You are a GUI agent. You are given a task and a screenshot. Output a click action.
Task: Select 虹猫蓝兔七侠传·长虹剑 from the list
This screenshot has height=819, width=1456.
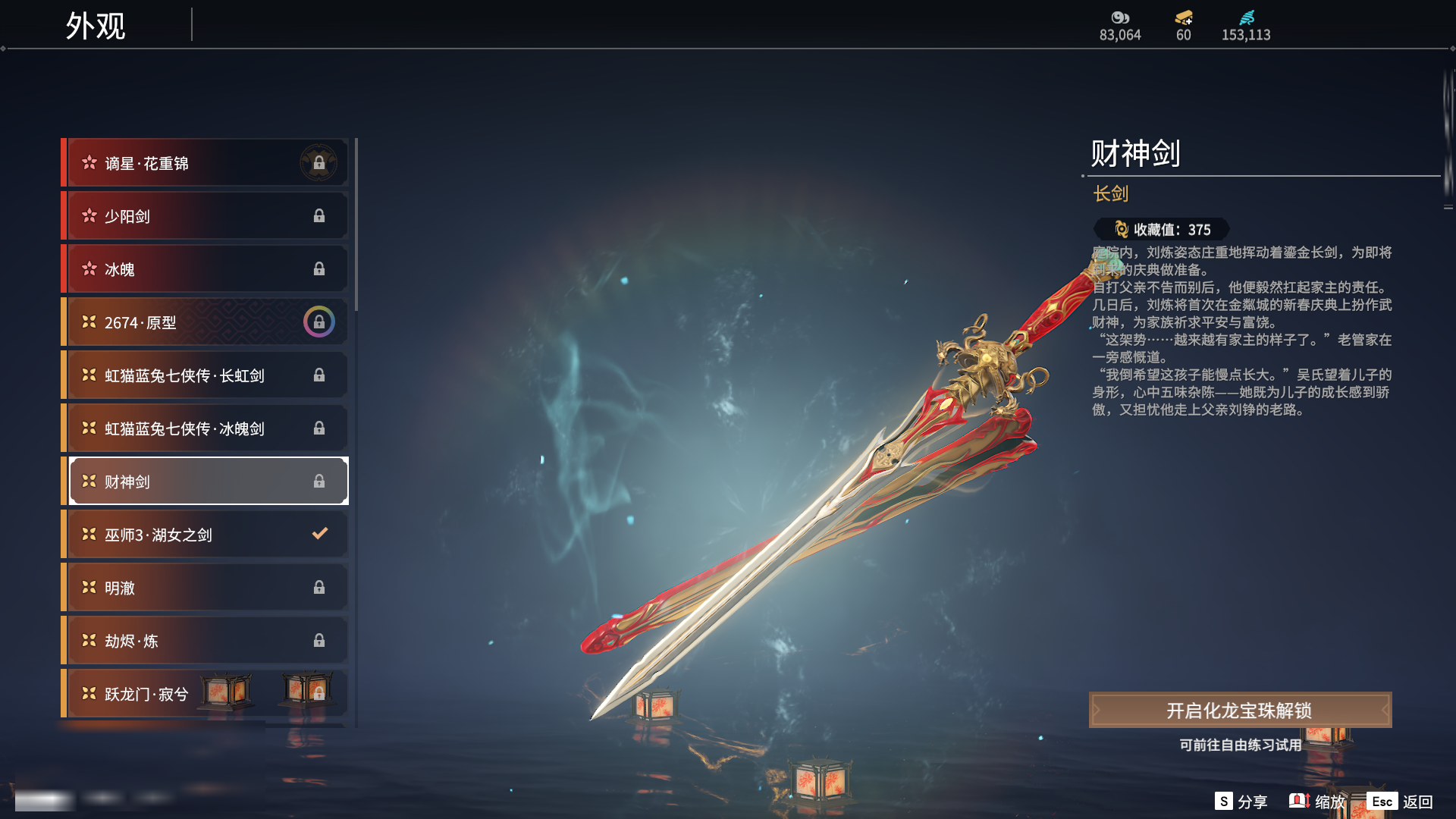click(206, 375)
